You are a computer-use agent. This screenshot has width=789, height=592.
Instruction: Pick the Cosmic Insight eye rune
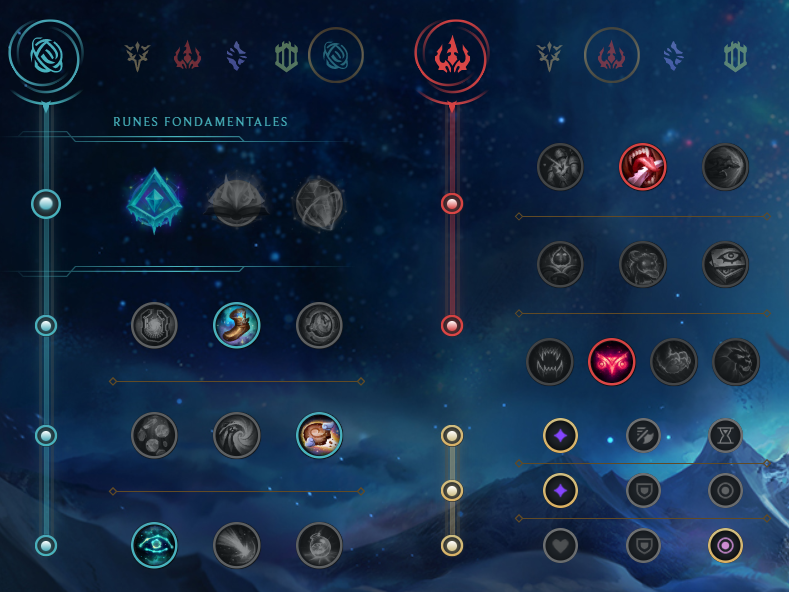coord(154,545)
